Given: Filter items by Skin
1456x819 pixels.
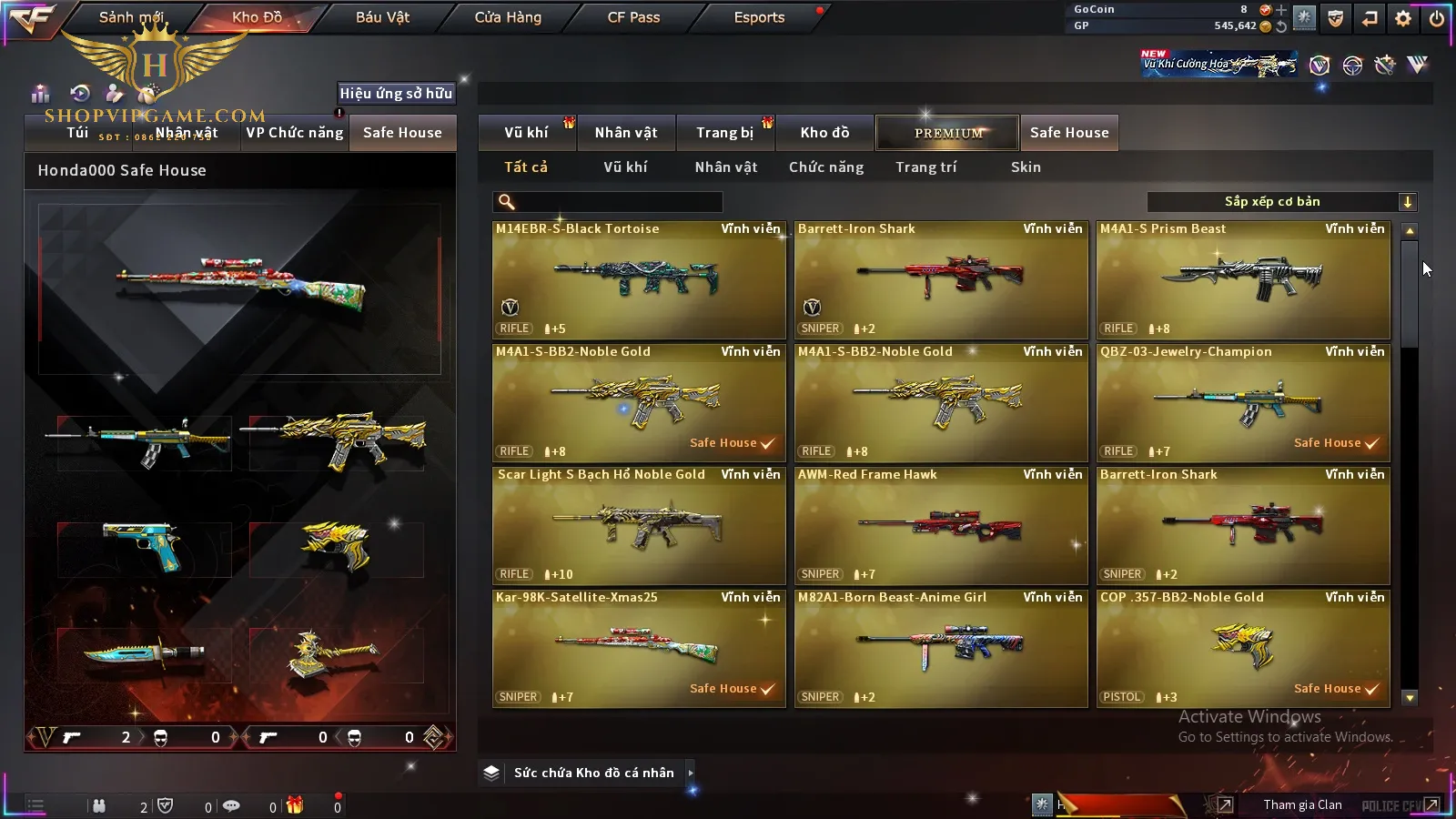Looking at the screenshot, I should pyautogui.click(x=1026, y=167).
